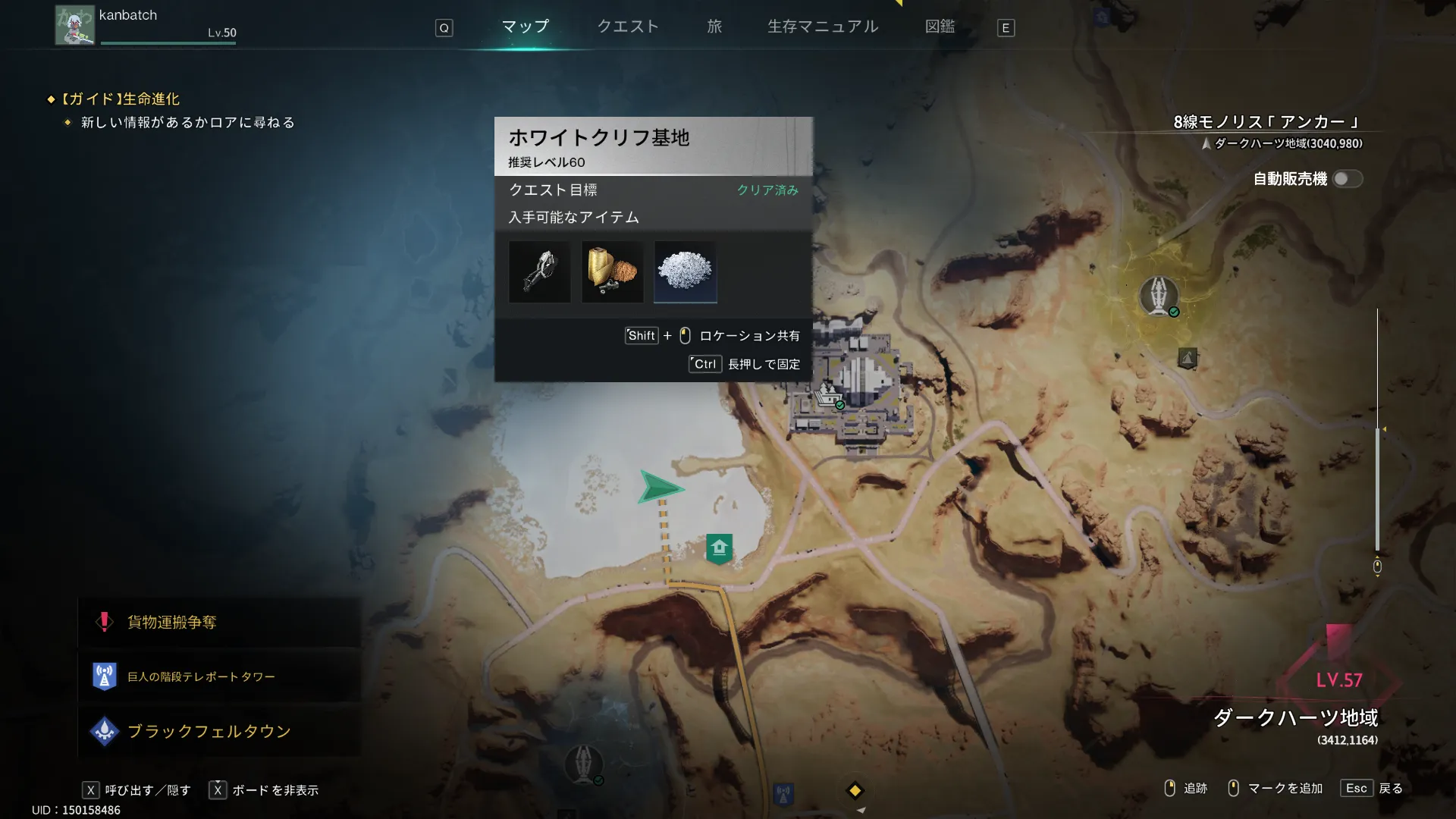Inspect the gold thread and fiber item
The width and height of the screenshot is (1456, 819).
612,271
